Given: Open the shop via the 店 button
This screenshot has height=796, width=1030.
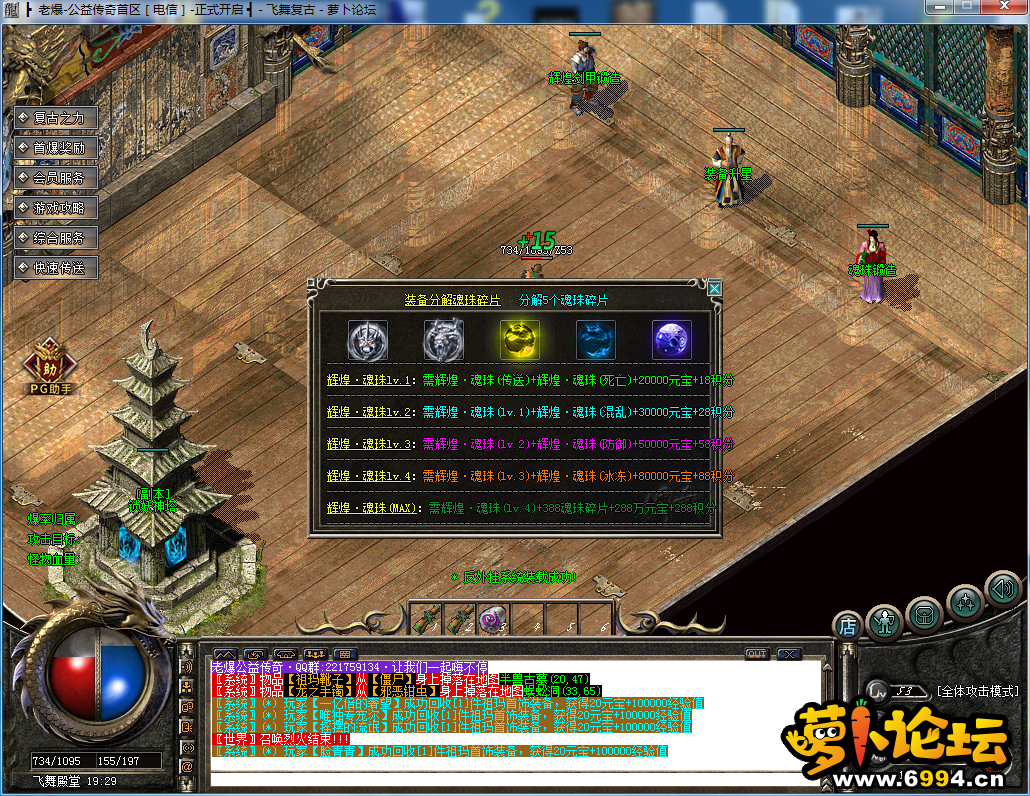Looking at the screenshot, I should click(848, 625).
